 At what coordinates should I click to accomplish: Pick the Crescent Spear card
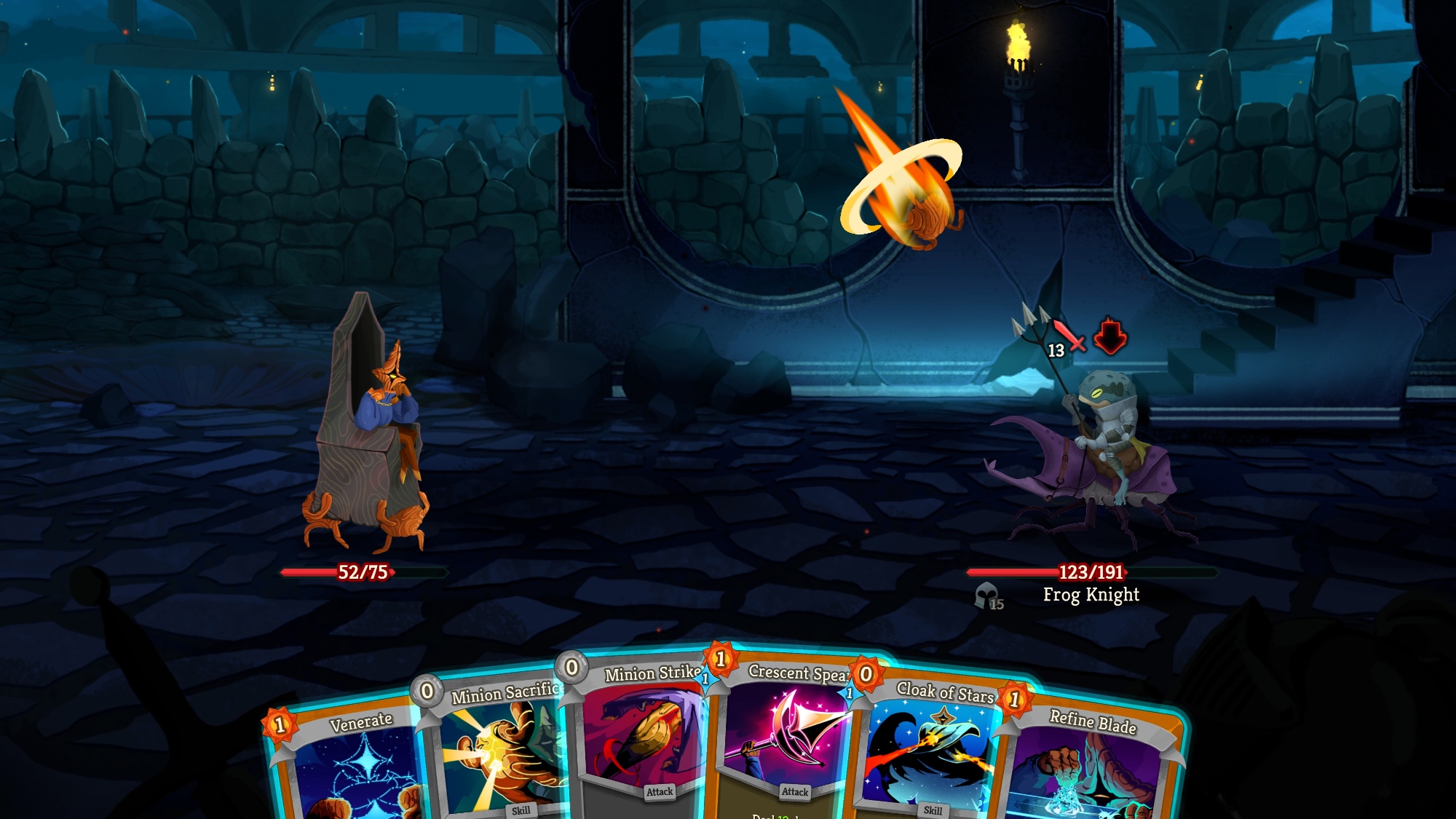790,735
